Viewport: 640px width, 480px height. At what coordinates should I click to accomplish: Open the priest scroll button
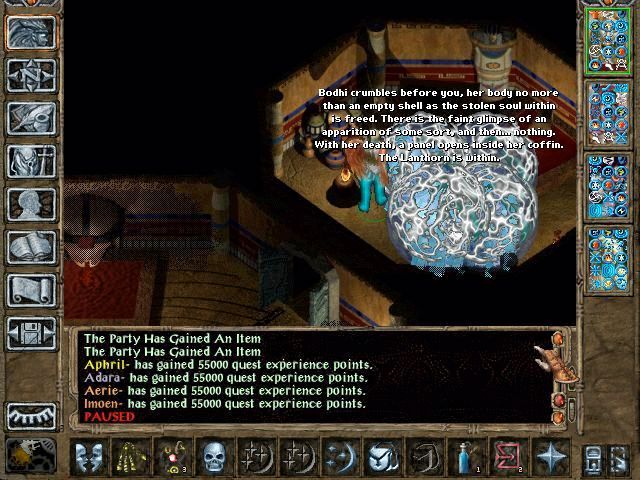click(x=30, y=289)
